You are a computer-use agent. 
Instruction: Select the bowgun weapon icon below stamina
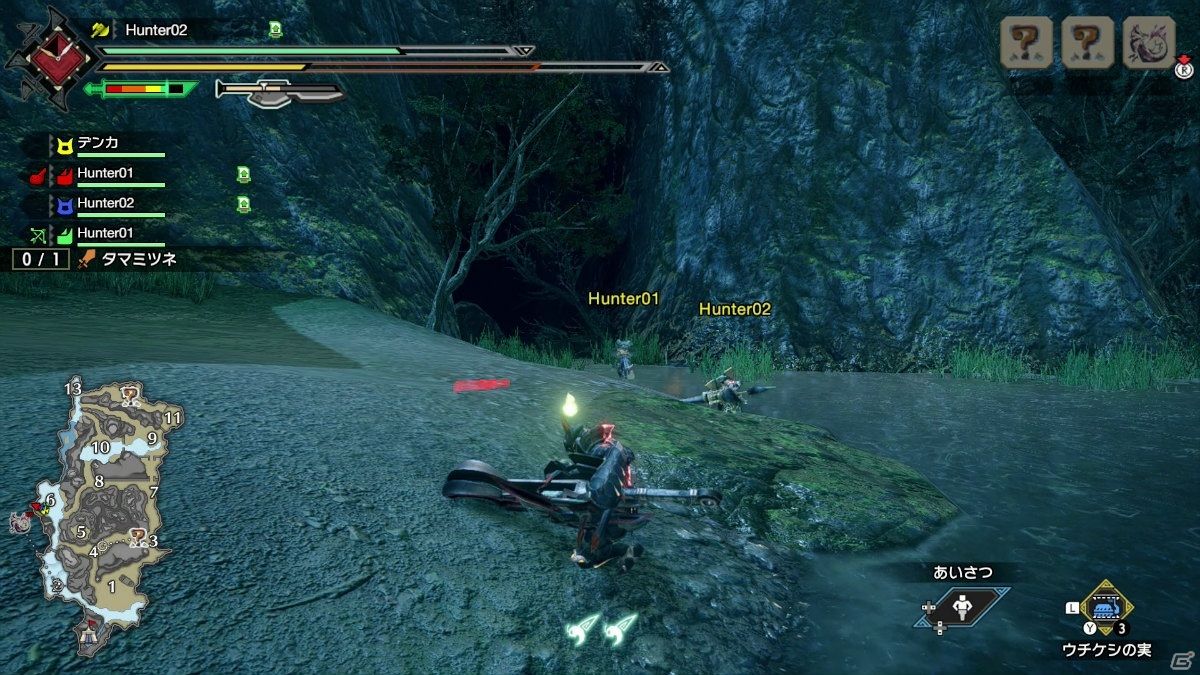point(280,92)
